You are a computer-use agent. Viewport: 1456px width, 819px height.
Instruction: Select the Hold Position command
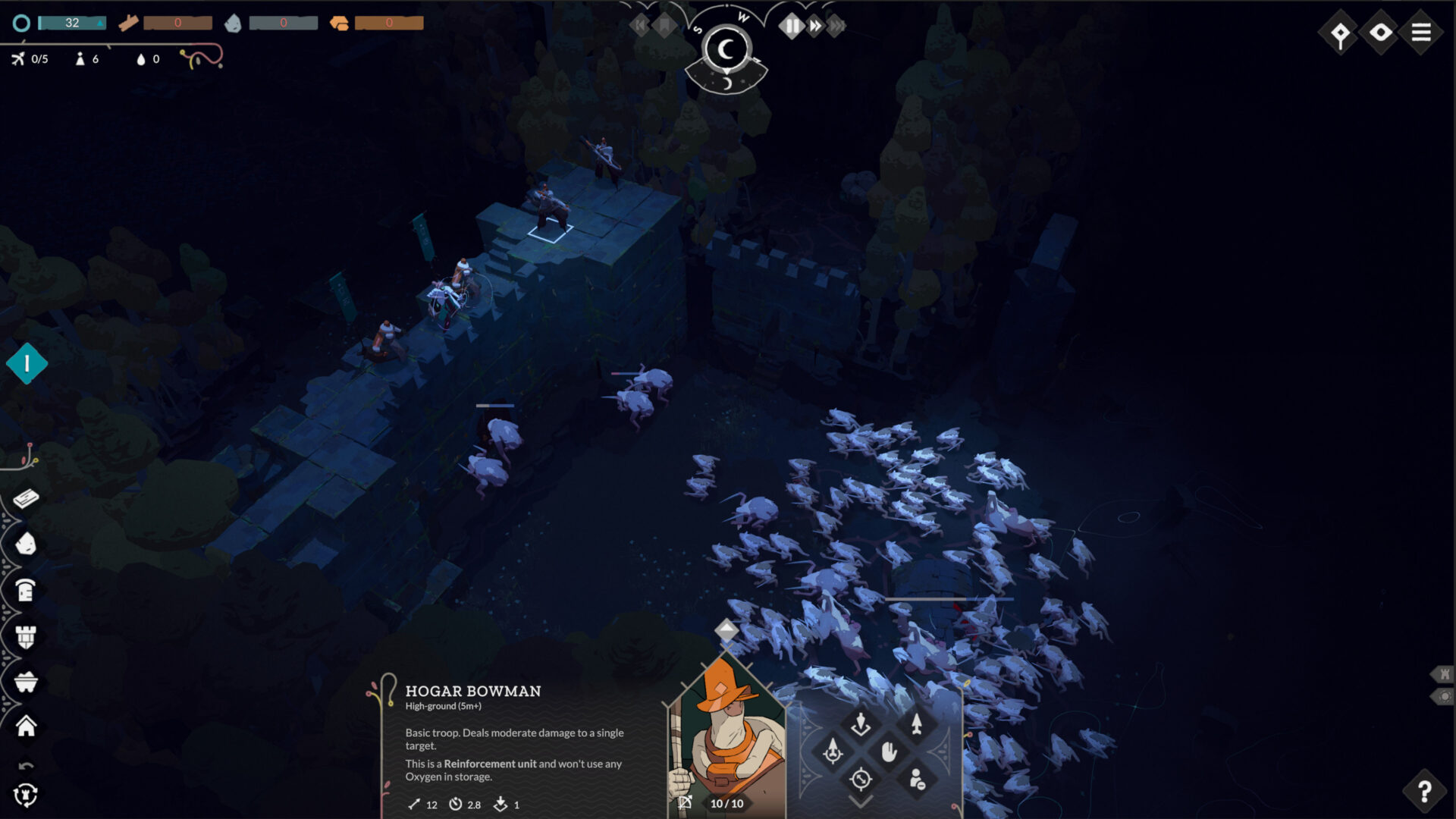point(890,752)
